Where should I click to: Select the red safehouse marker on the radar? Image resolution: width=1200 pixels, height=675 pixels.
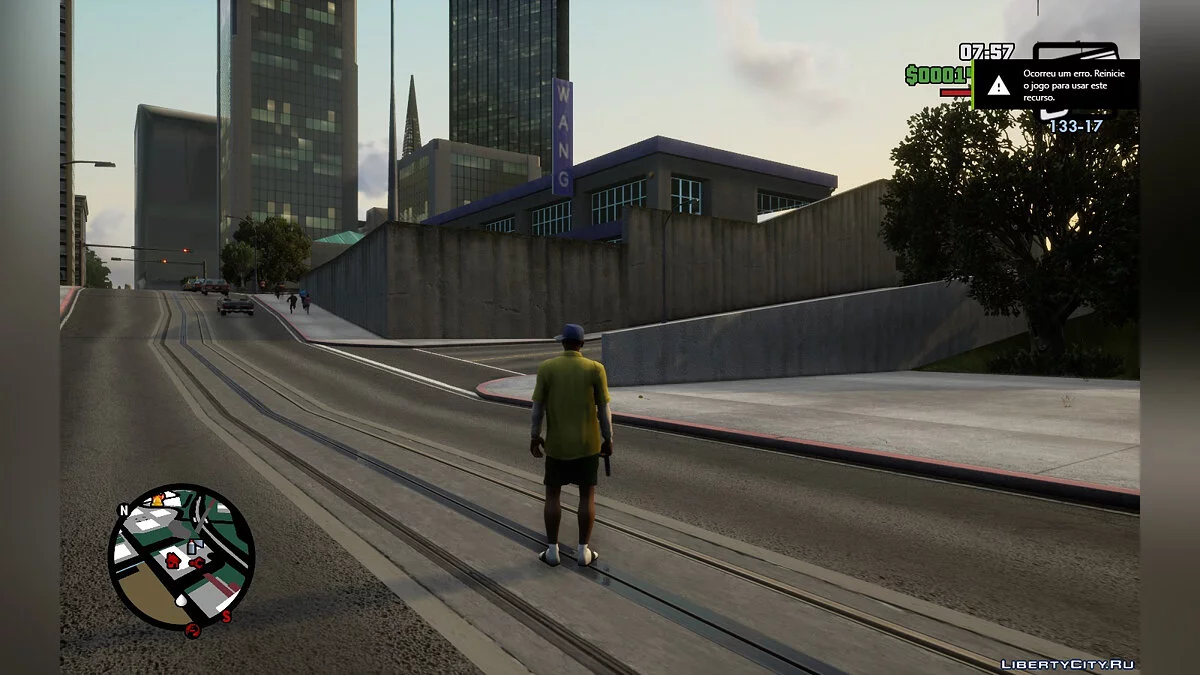coord(172,559)
